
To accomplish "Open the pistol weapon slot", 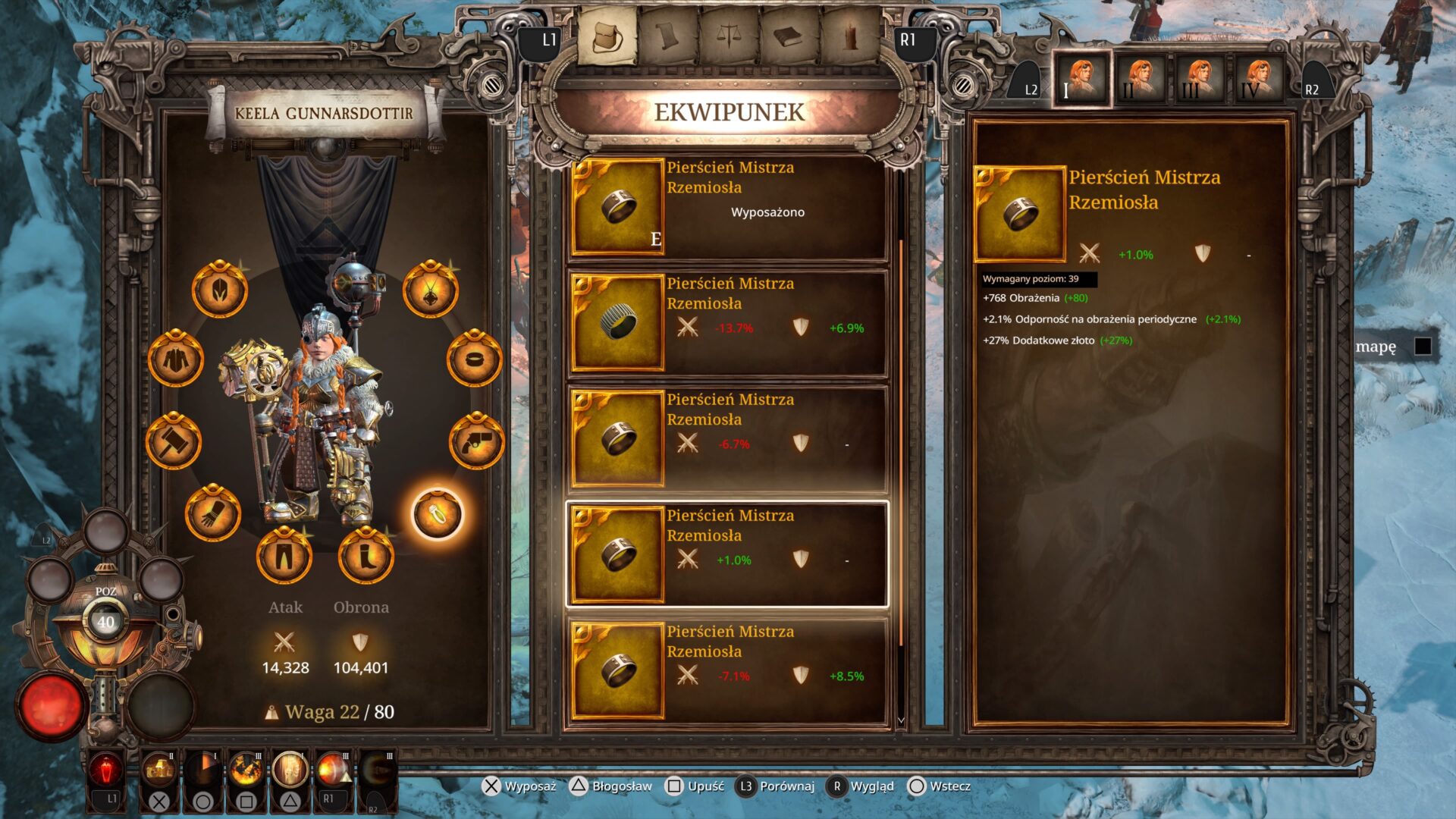I will [476, 441].
